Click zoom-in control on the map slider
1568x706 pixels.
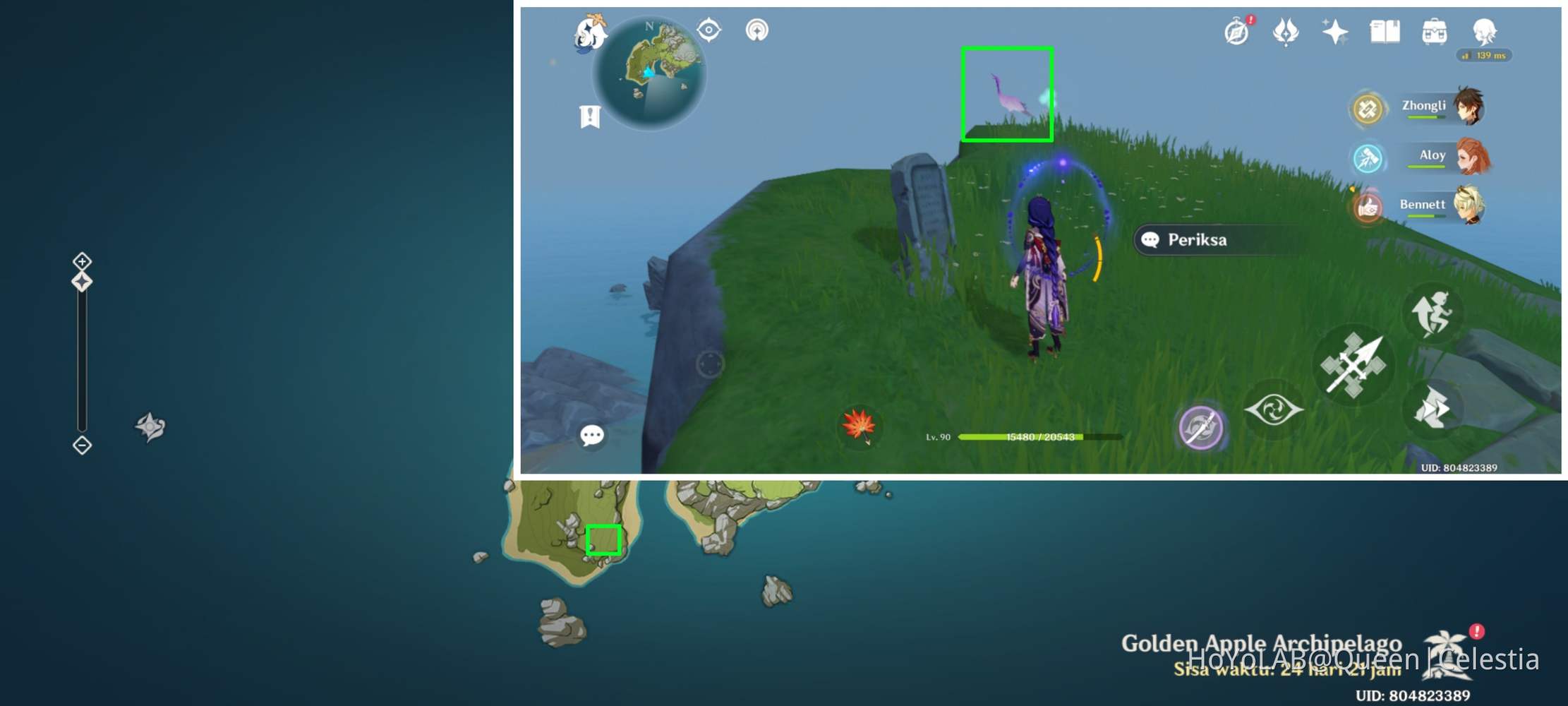tap(81, 261)
